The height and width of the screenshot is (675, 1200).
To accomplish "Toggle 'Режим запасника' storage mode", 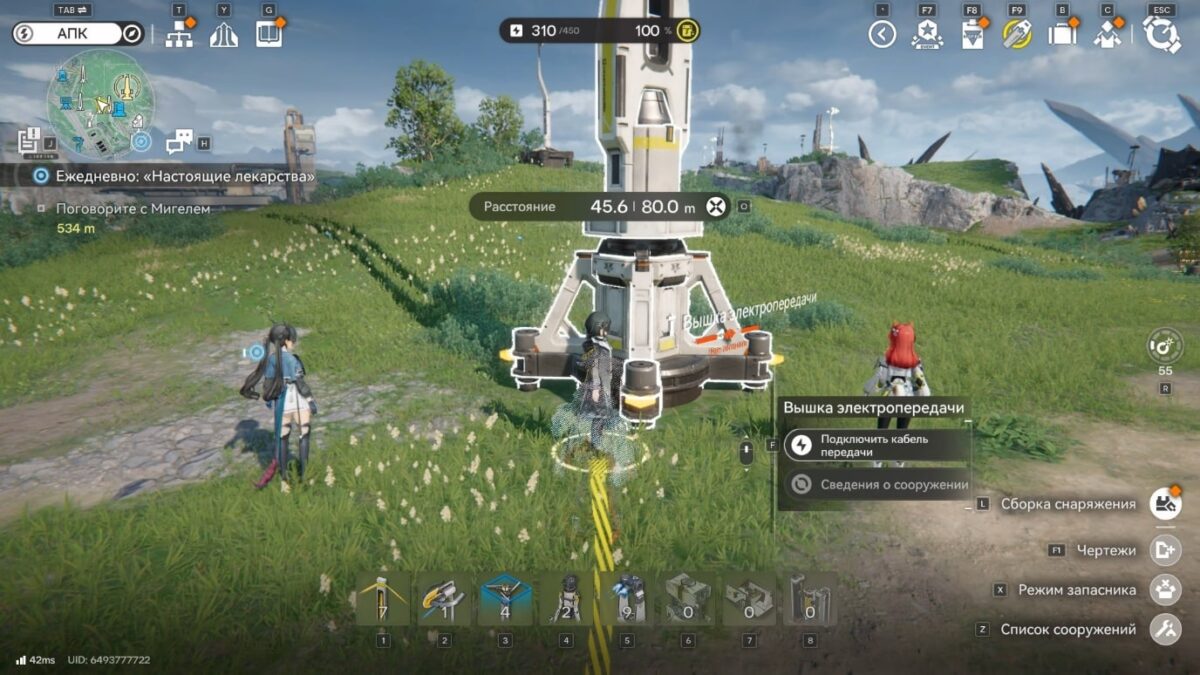I will [1163, 590].
